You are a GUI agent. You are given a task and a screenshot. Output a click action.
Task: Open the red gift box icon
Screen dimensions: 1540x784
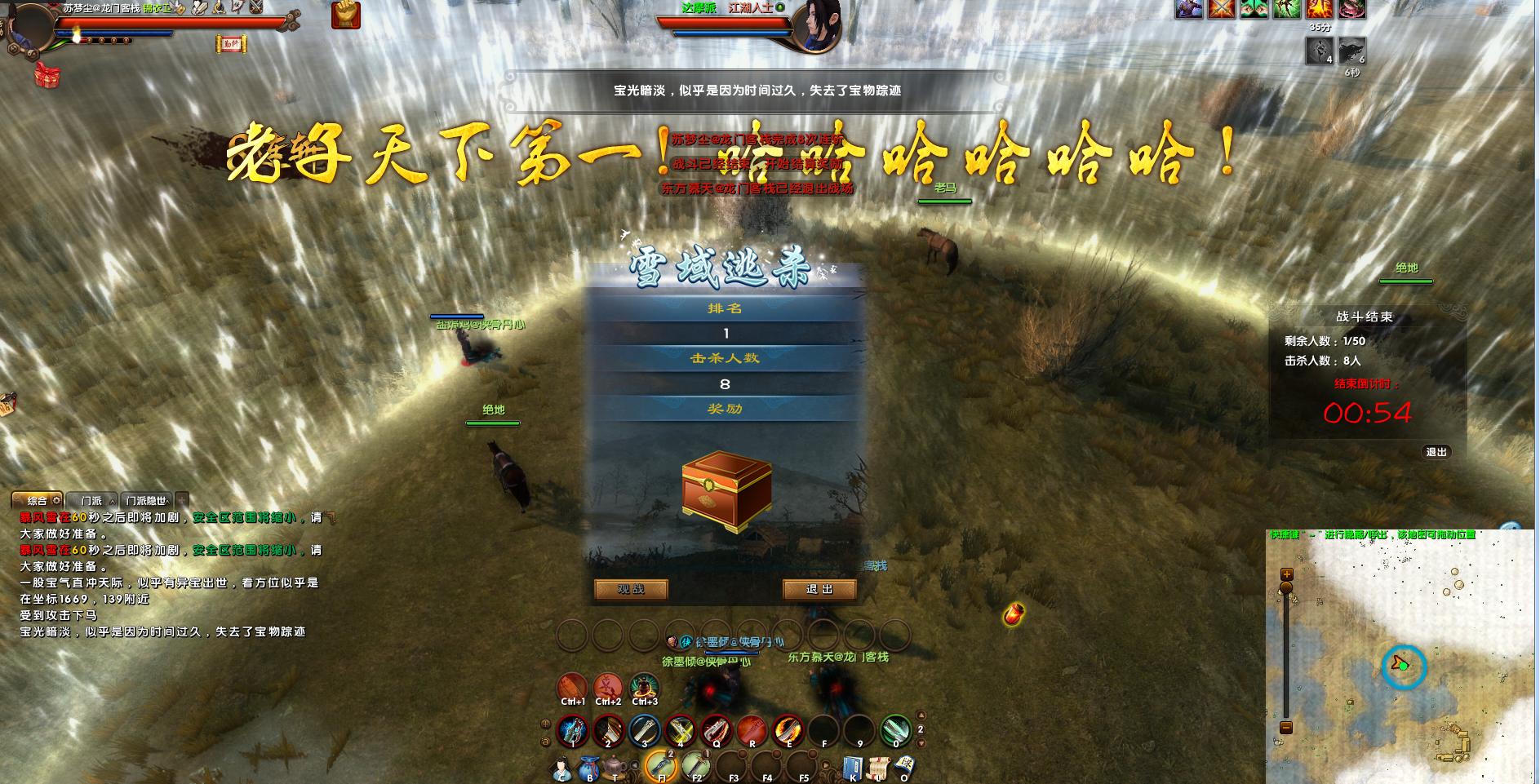47,74
